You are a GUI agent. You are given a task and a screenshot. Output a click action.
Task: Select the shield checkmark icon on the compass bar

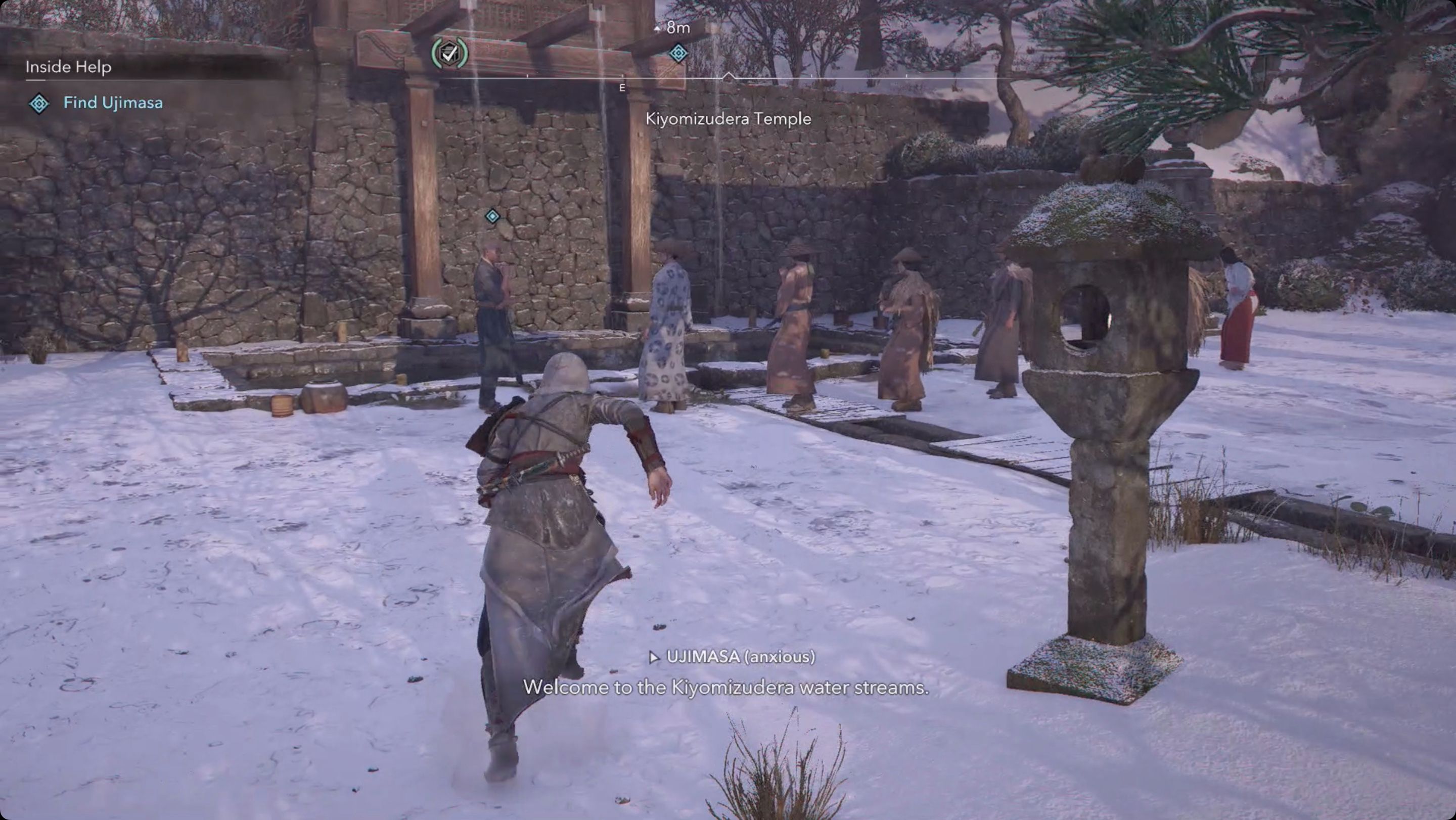point(448,53)
